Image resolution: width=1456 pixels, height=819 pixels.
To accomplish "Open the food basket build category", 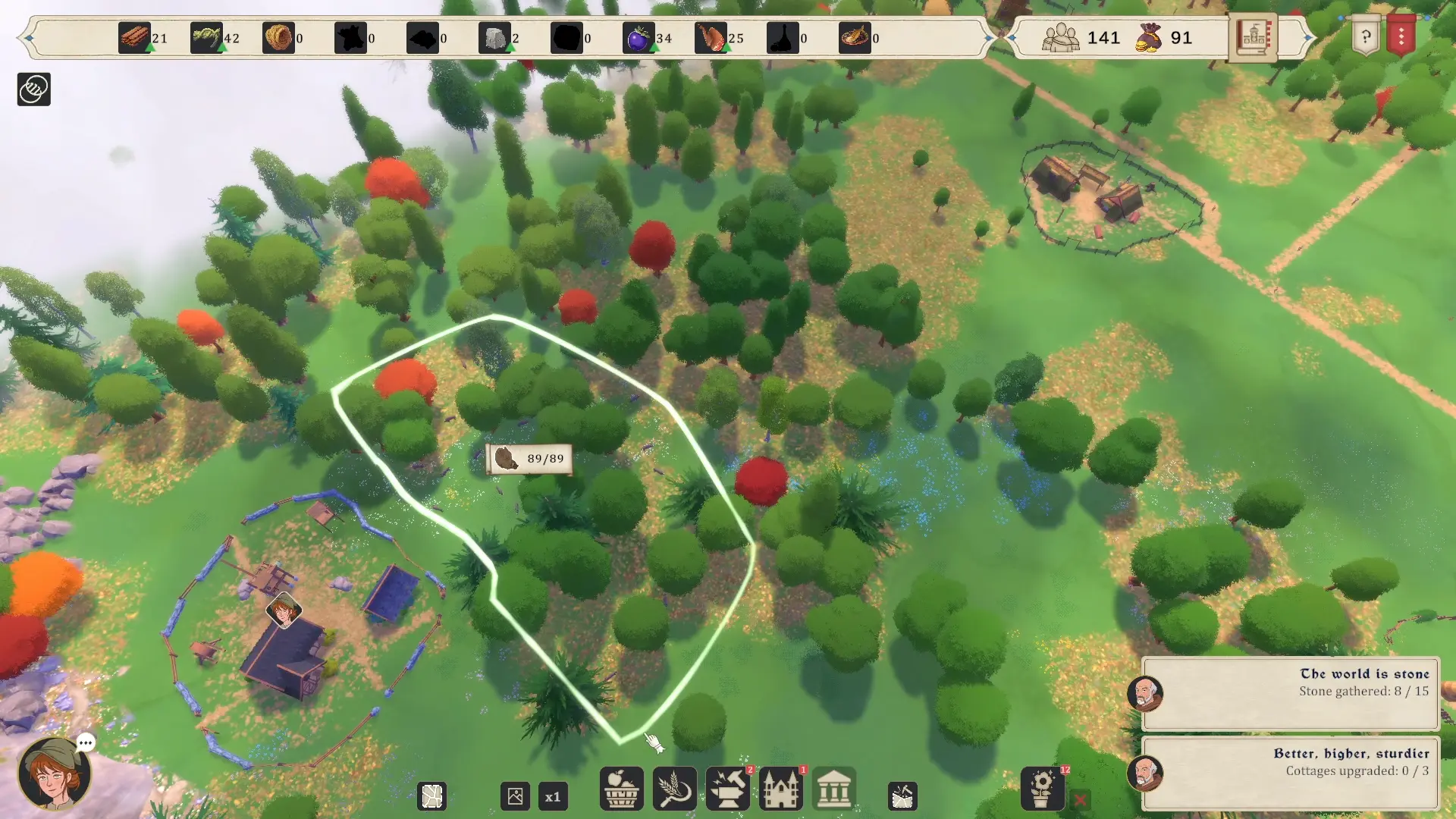I will pos(621,789).
